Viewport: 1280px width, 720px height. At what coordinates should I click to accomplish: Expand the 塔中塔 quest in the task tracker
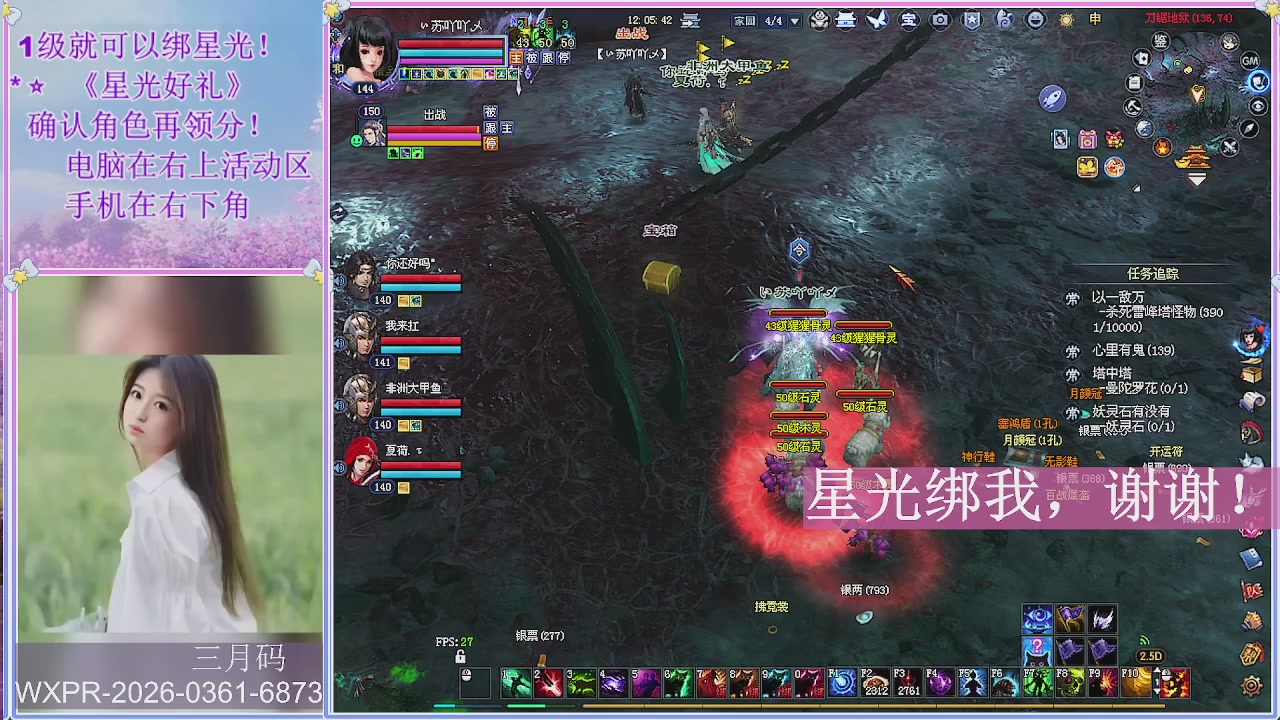click(x=1113, y=371)
